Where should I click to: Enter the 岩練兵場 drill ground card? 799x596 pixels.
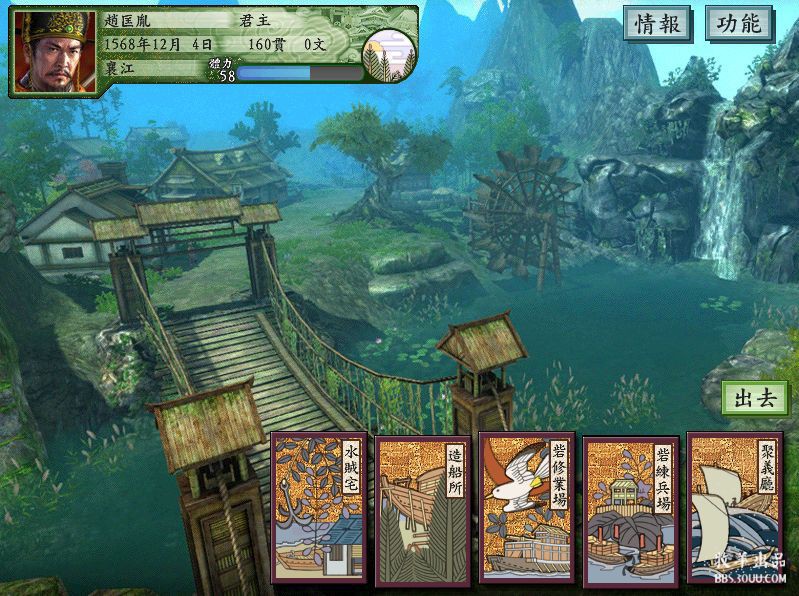pyautogui.click(x=630, y=509)
